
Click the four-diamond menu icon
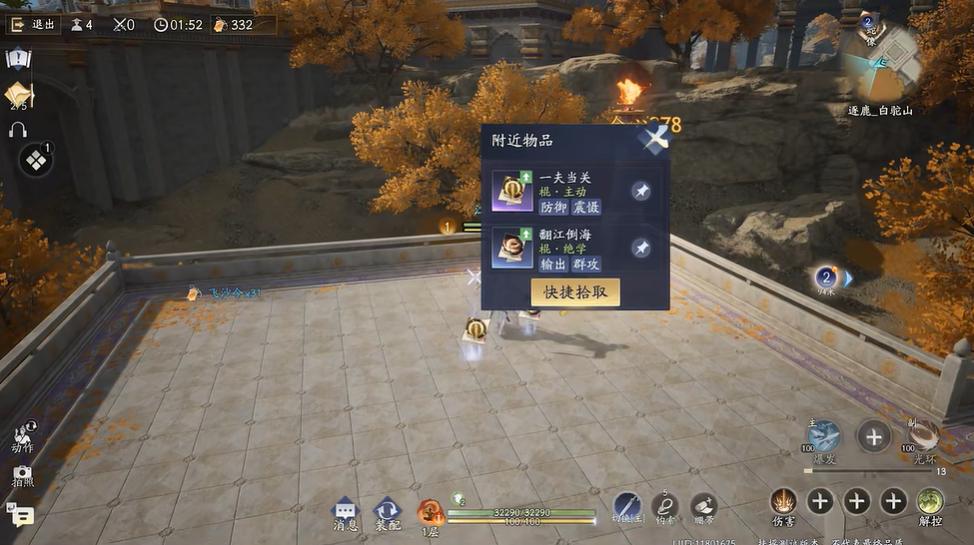pyautogui.click(x=36, y=160)
